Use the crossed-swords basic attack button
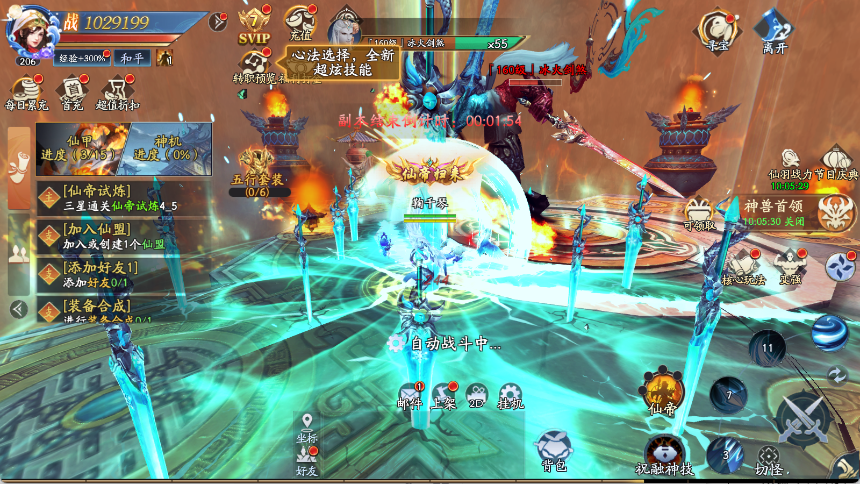This screenshot has width=860, height=484. click(x=800, y=420)
